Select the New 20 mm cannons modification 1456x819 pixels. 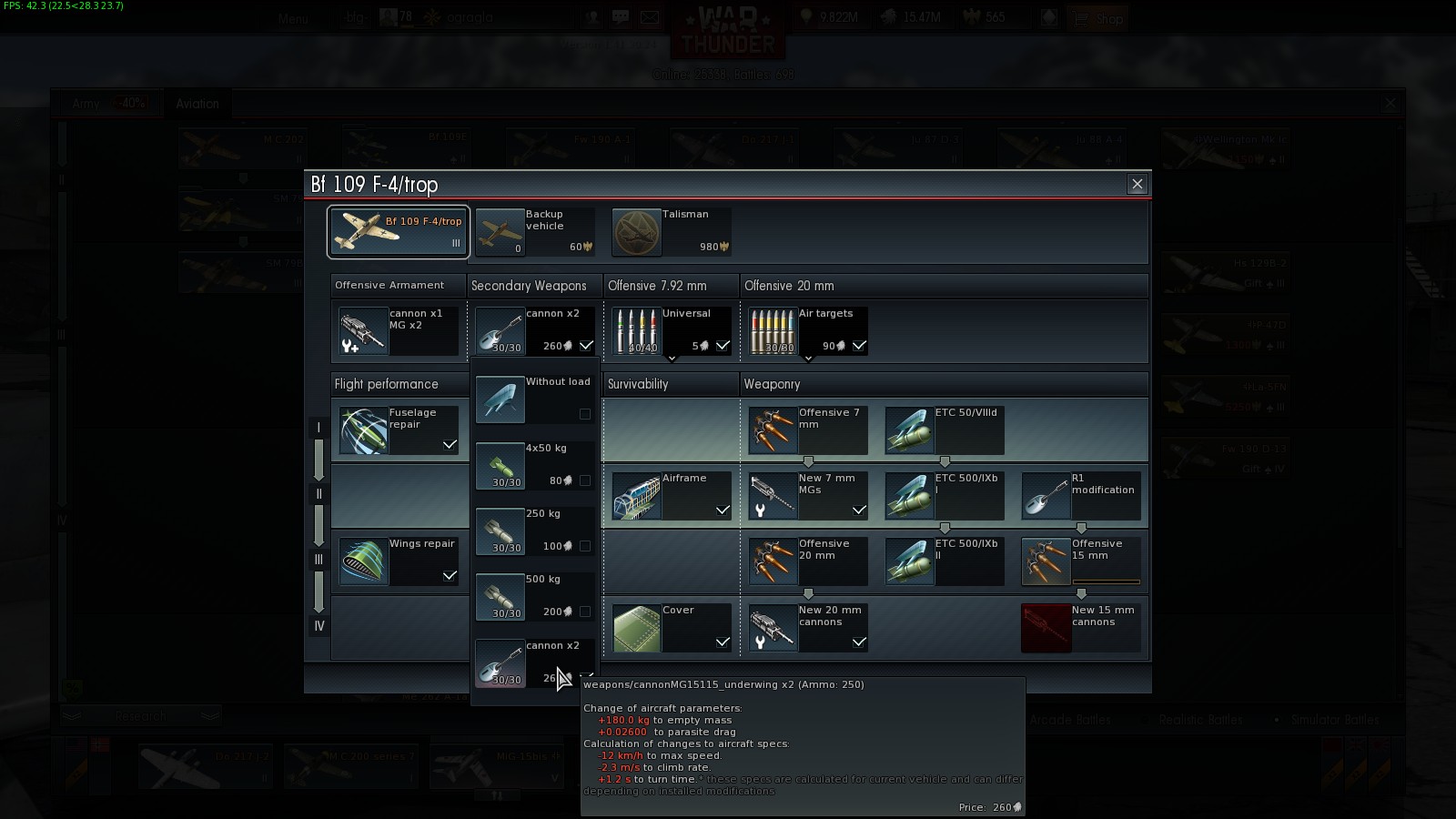pyautogui.click(x=807, y=627)
